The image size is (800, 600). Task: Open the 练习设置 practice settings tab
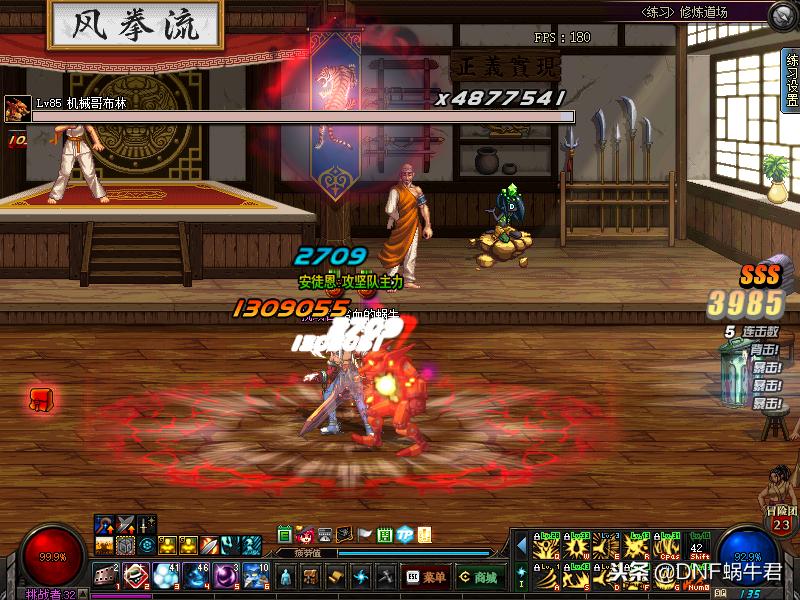point(790,78)
